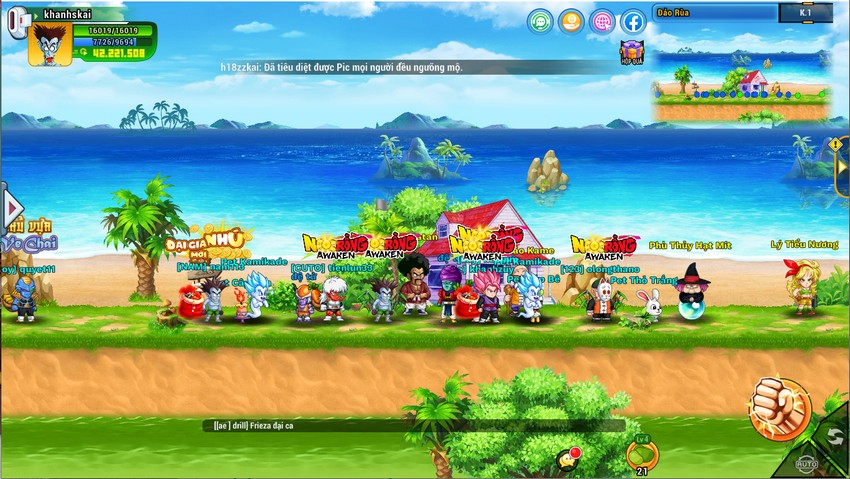Expand the left-side arrow panel
Screen dimensions: 850x479
tap(12, 208)
